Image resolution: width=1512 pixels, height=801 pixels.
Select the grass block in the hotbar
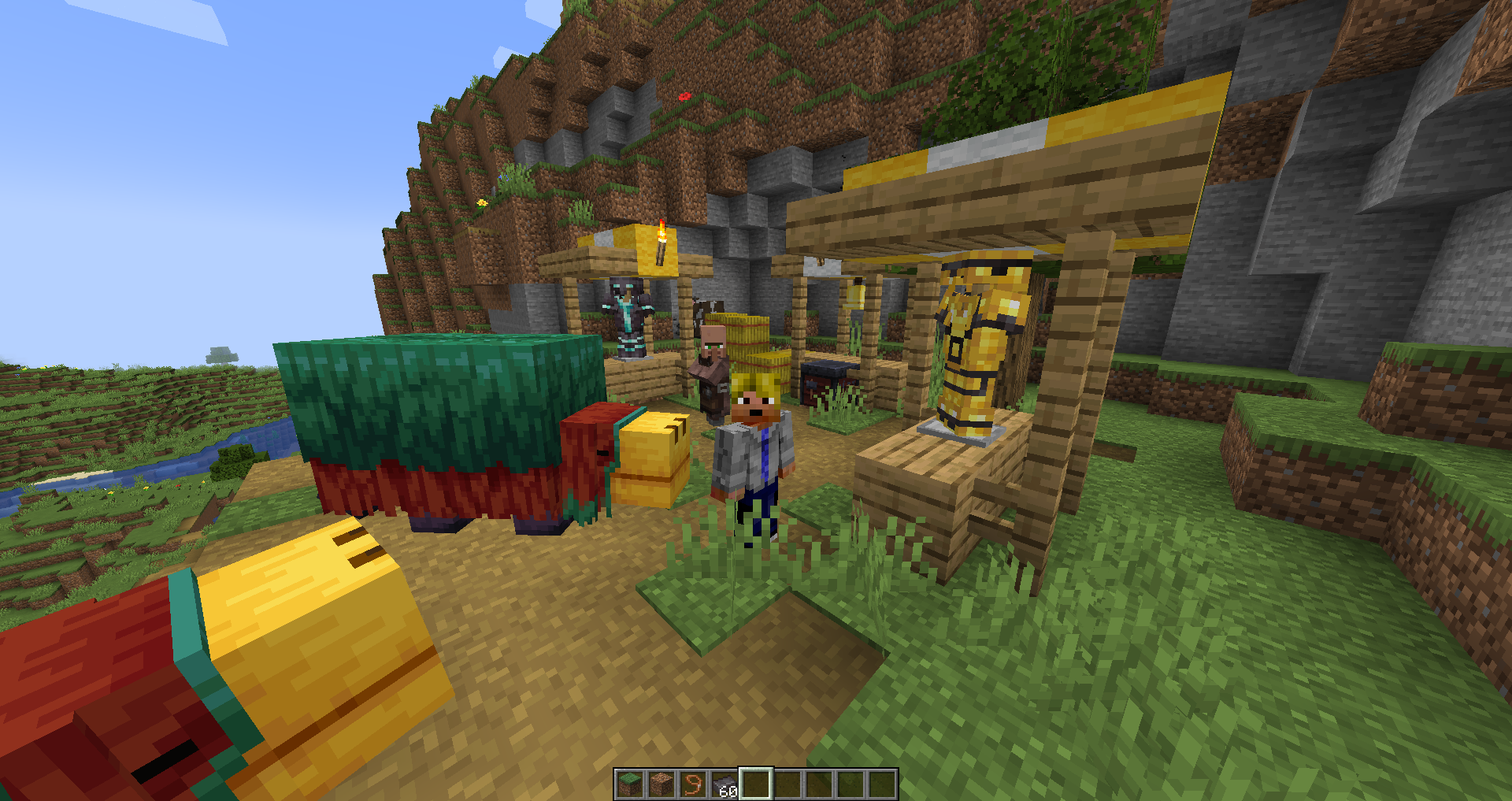629,784
